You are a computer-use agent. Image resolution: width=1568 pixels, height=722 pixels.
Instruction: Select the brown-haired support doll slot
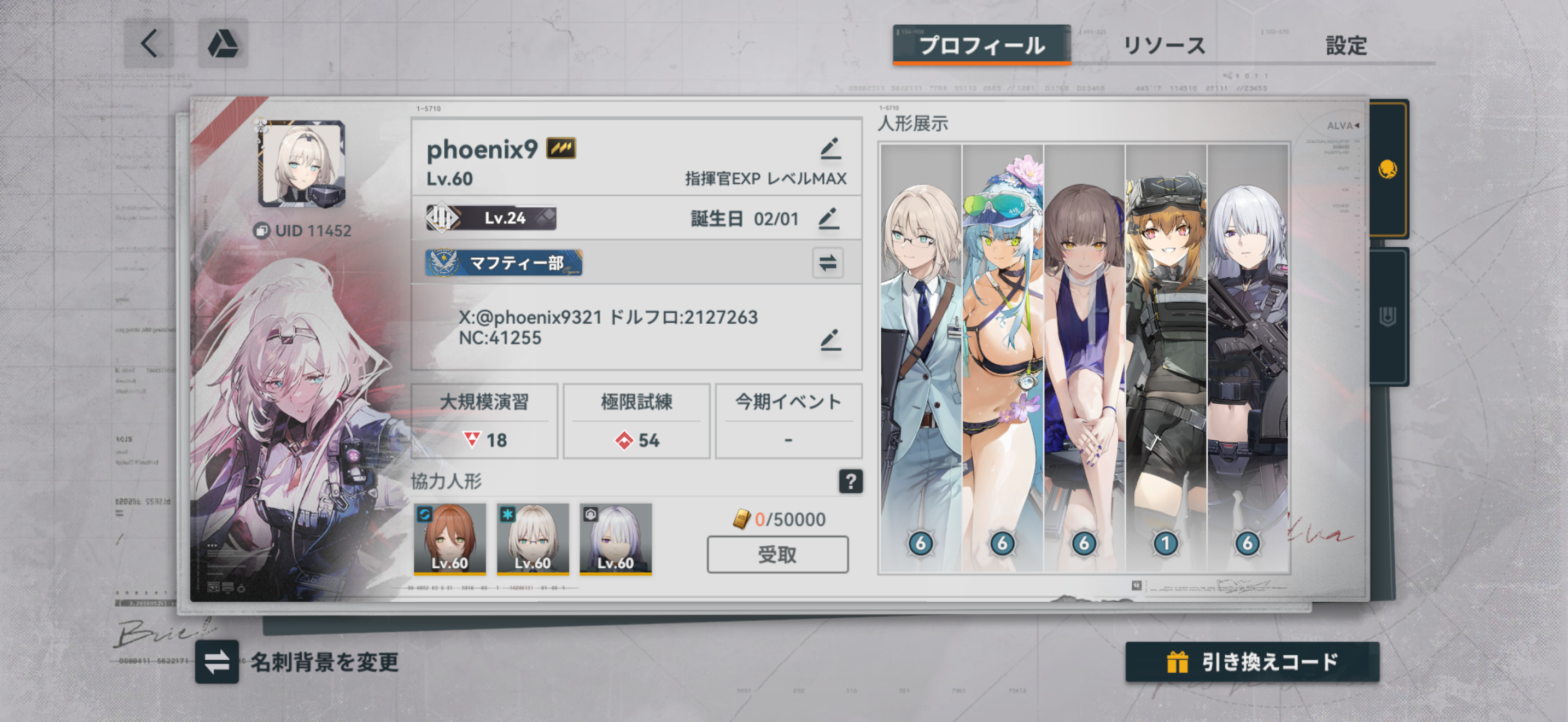[450, 538]
